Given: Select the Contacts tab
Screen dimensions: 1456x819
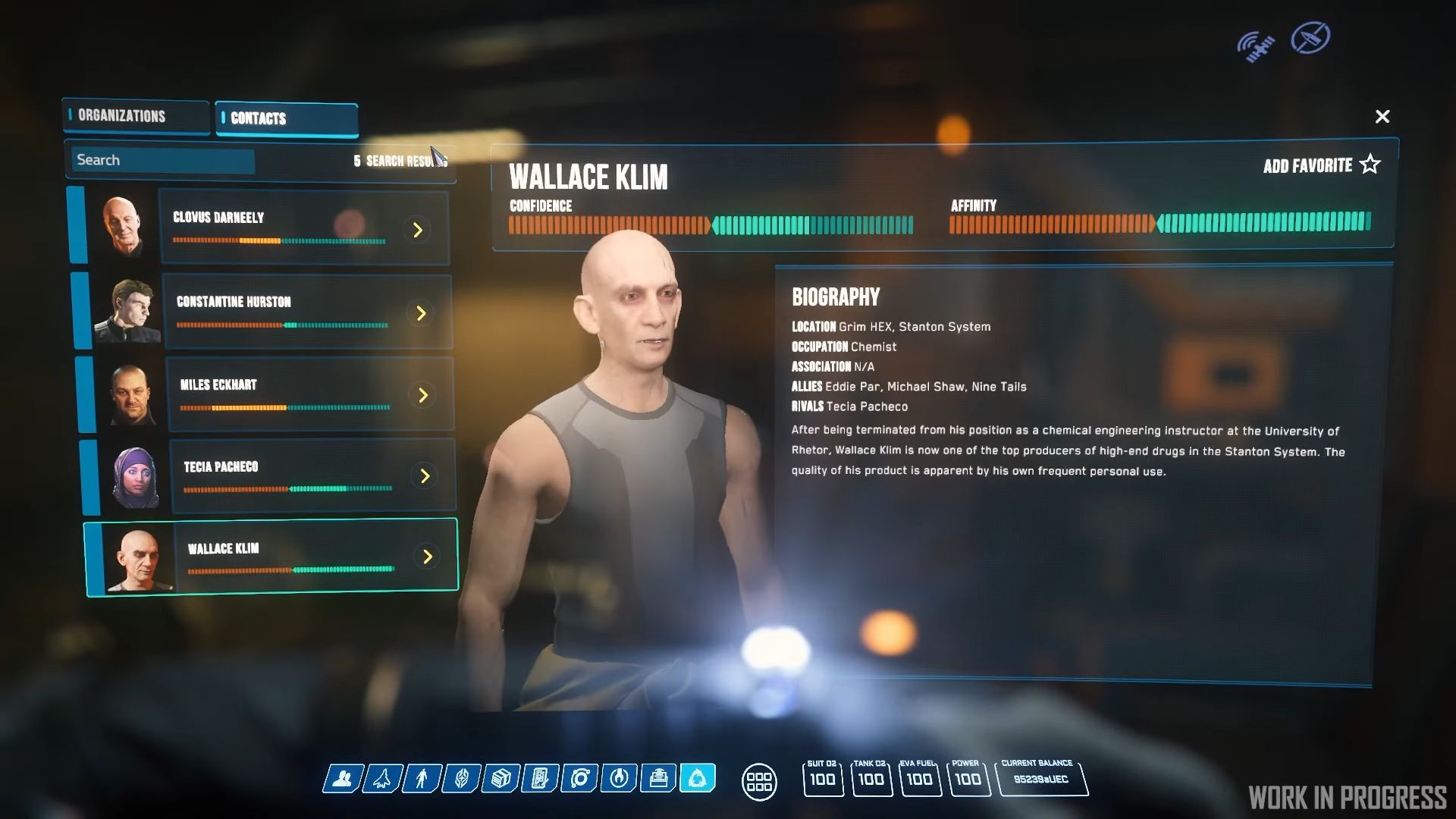Looking at the screenshot, I should point(286,118).
